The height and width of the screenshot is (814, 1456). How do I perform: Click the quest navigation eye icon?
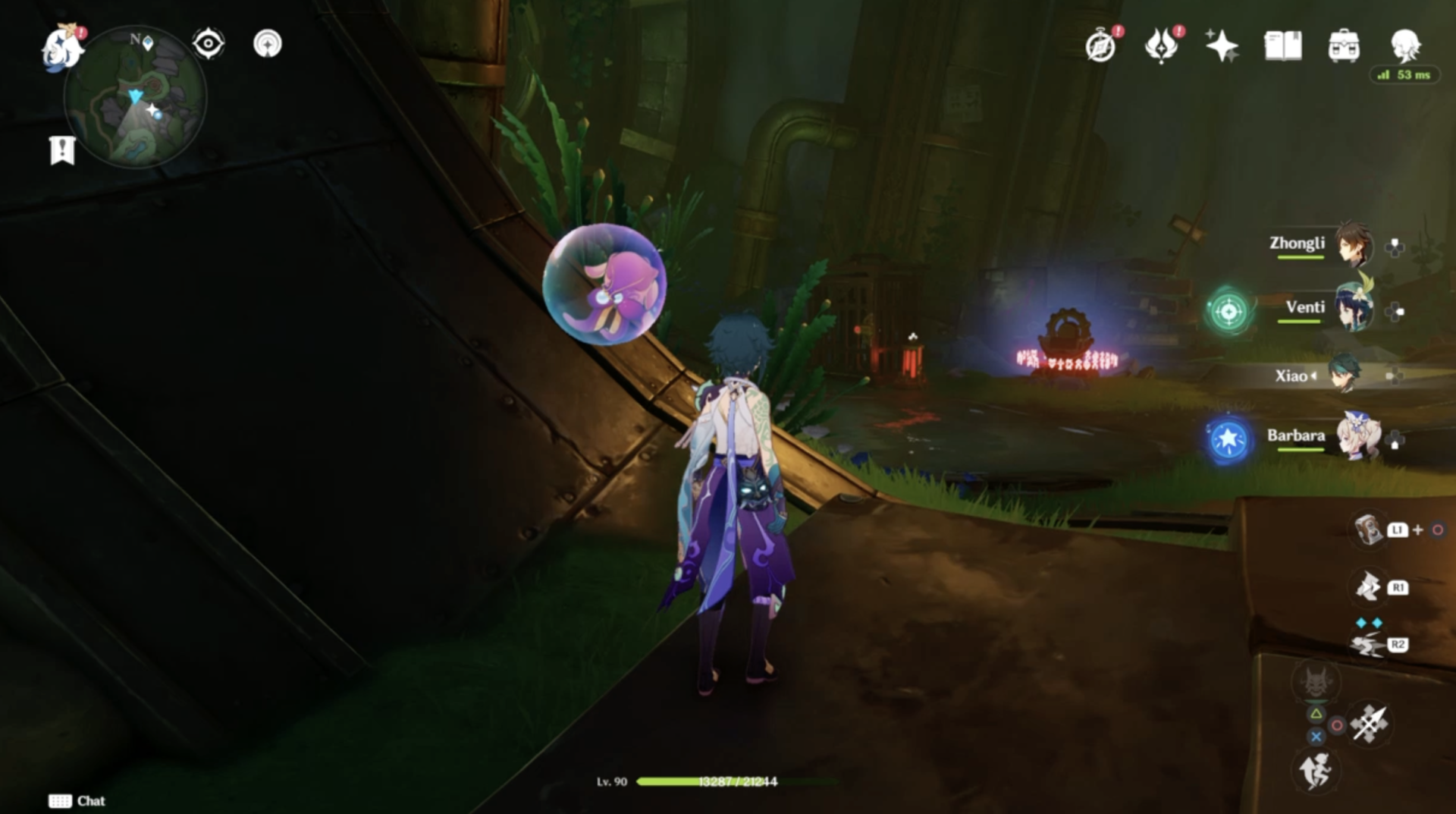(x=209, y=44)
